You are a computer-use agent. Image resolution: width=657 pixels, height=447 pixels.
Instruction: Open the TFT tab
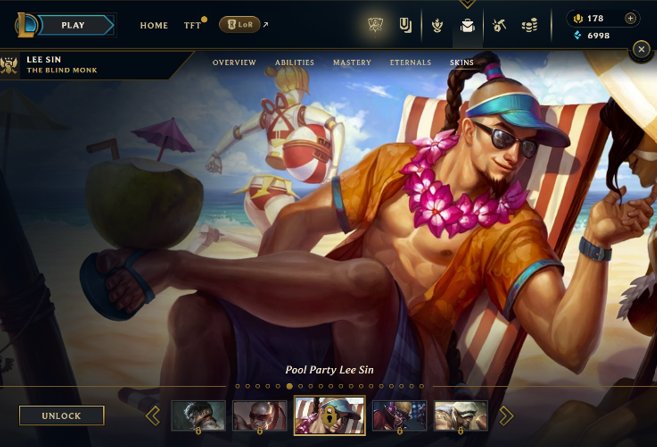coord(192,25)
